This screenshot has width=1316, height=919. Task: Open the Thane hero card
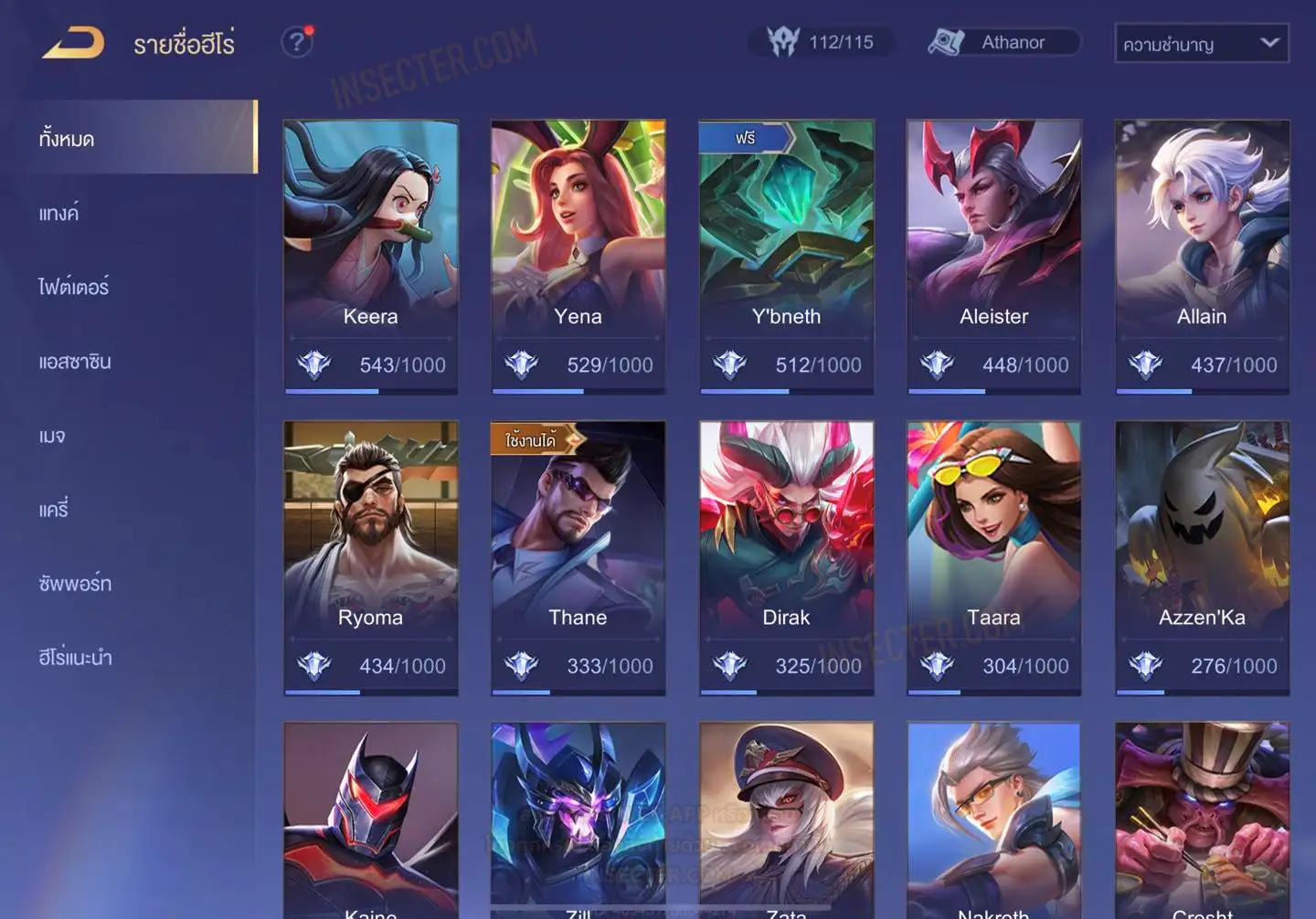pyautogui.click(x=578, y=557)
